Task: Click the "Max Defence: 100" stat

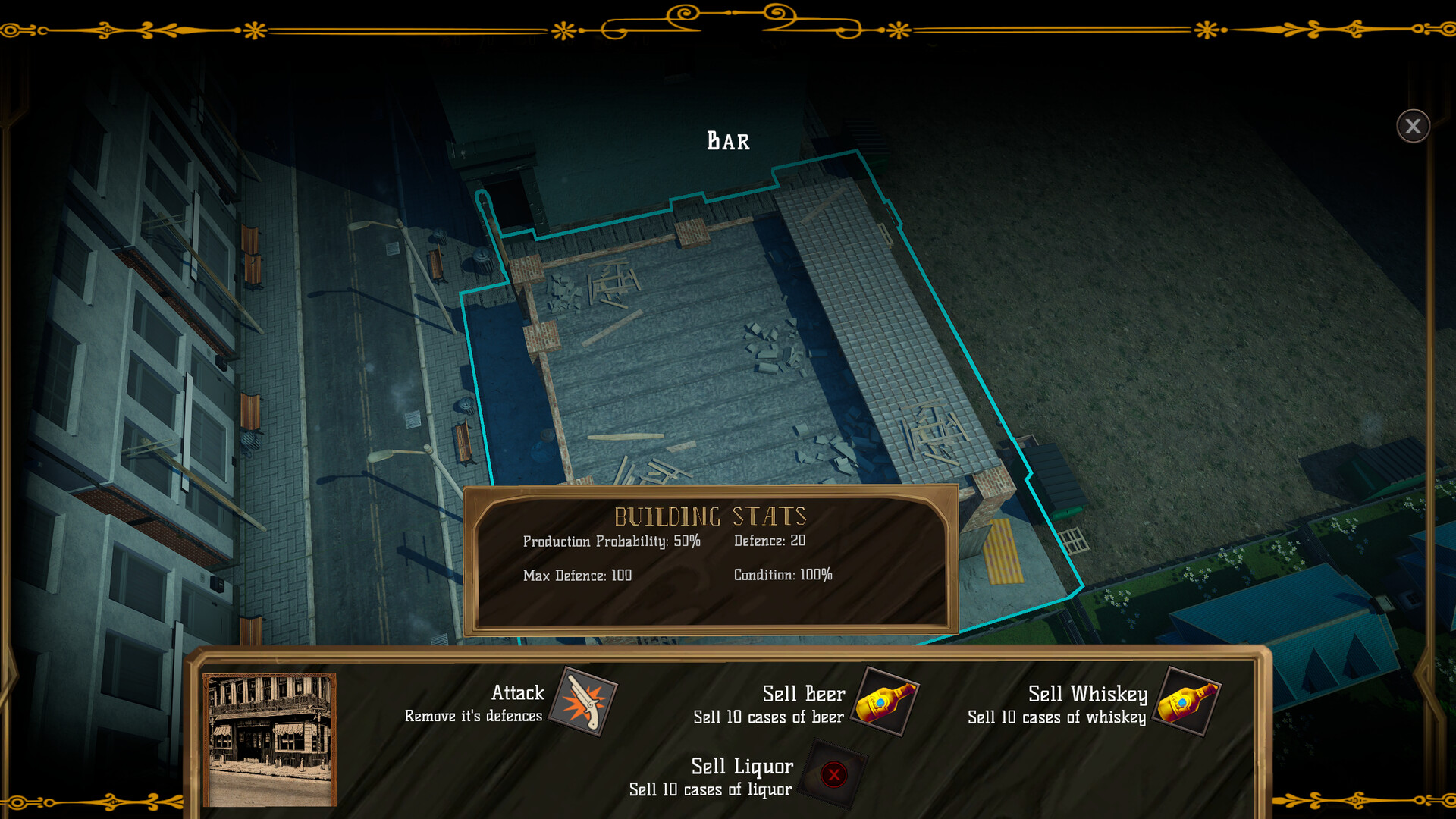Action: pos(577,576)
